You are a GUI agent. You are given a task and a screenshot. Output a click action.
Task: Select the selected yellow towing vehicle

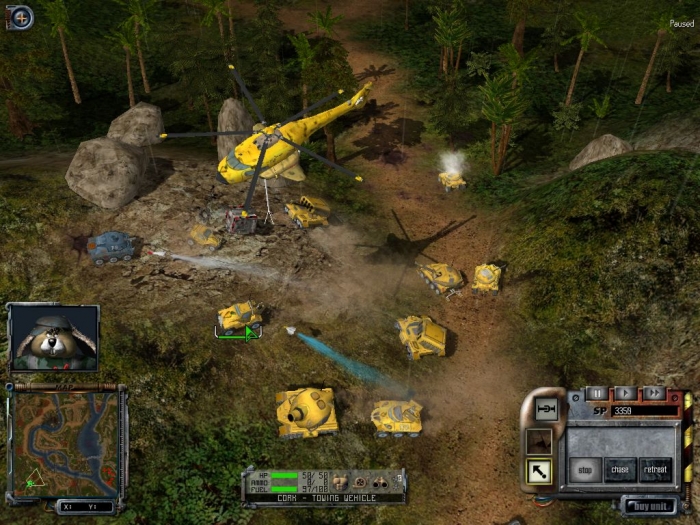click(240, 317)
